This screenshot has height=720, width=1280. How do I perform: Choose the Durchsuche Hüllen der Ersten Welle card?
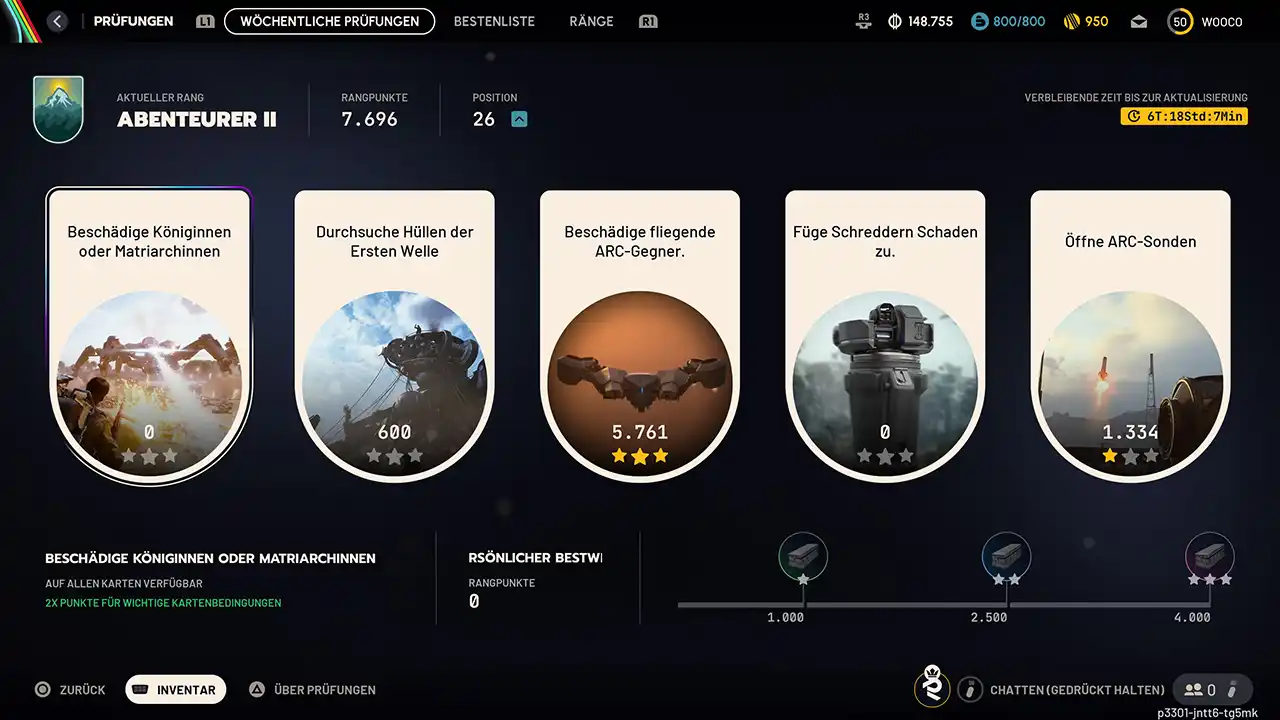(x=394, y=336)
